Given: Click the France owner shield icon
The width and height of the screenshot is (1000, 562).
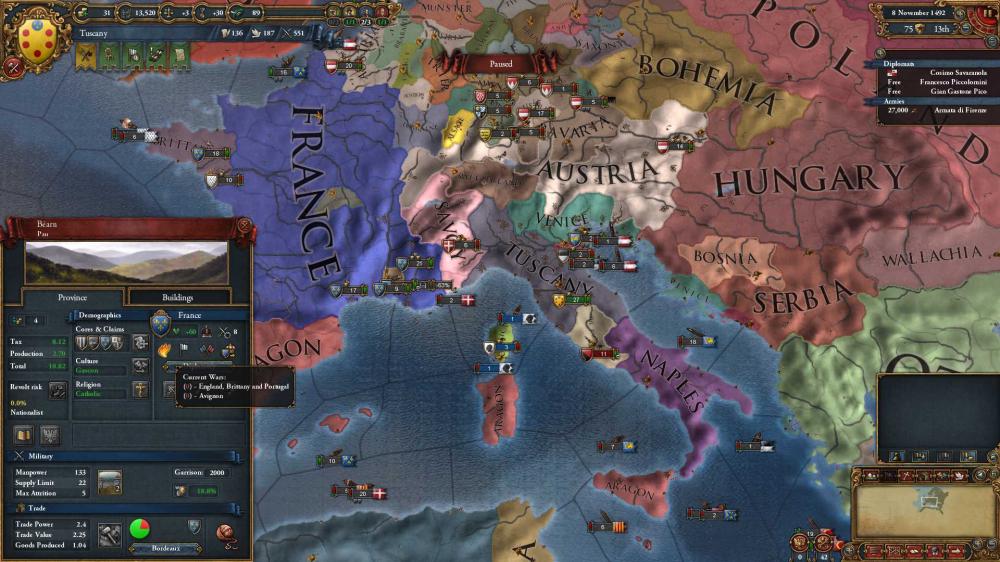Looking at the screenshot, I should point(160,323).
